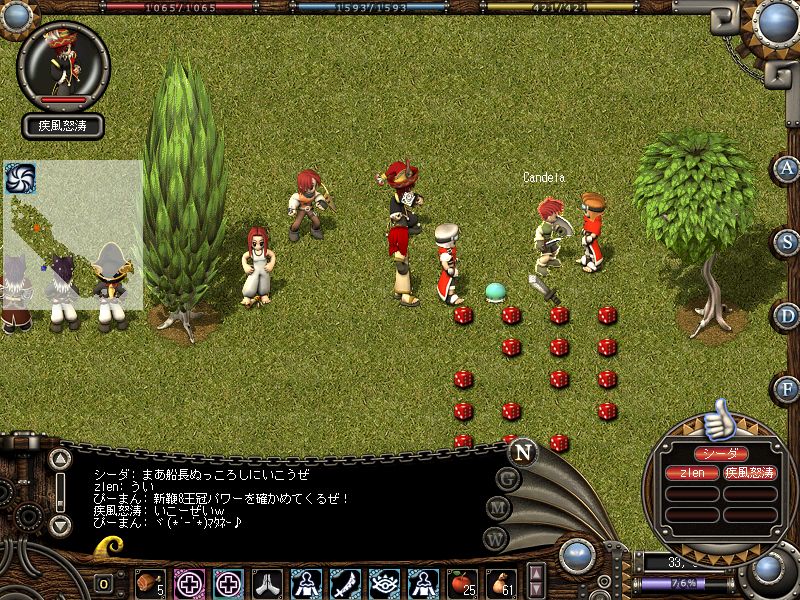
Task: Click the round M button
Action: 499,508
